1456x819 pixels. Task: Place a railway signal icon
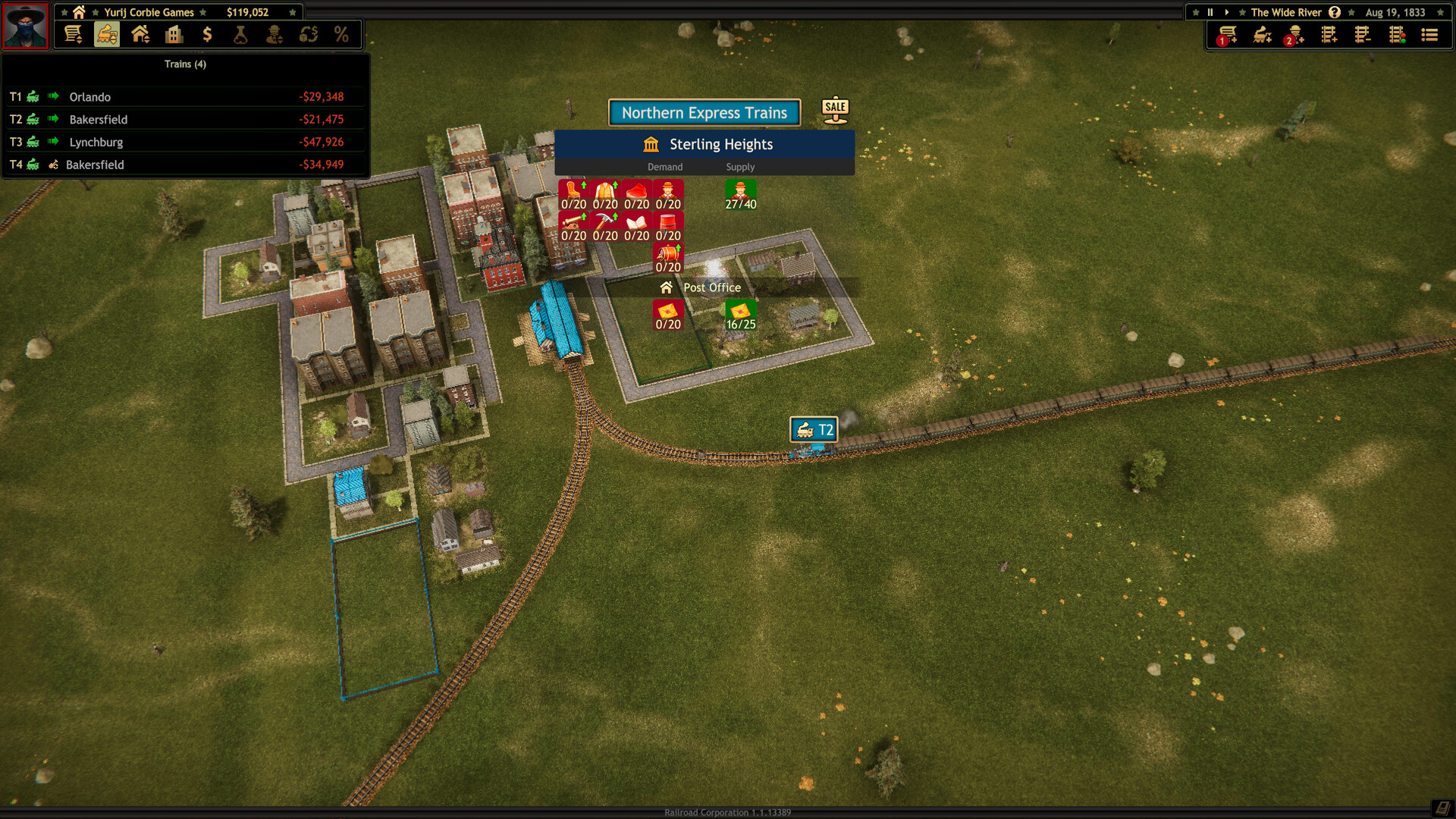pyautogui.click(x=1396, y=34)
